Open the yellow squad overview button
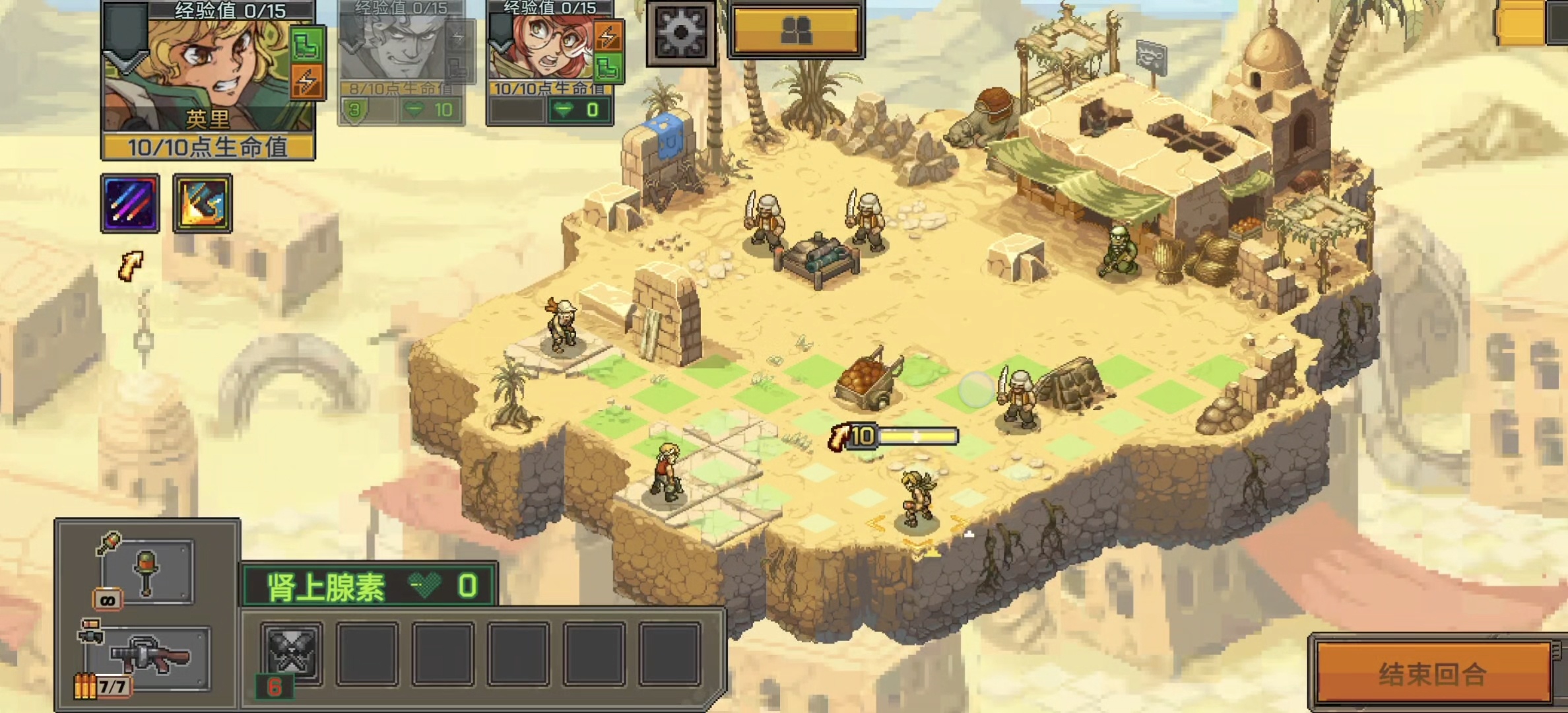This screenshot has width=1568, height=713. coord(796,30)
